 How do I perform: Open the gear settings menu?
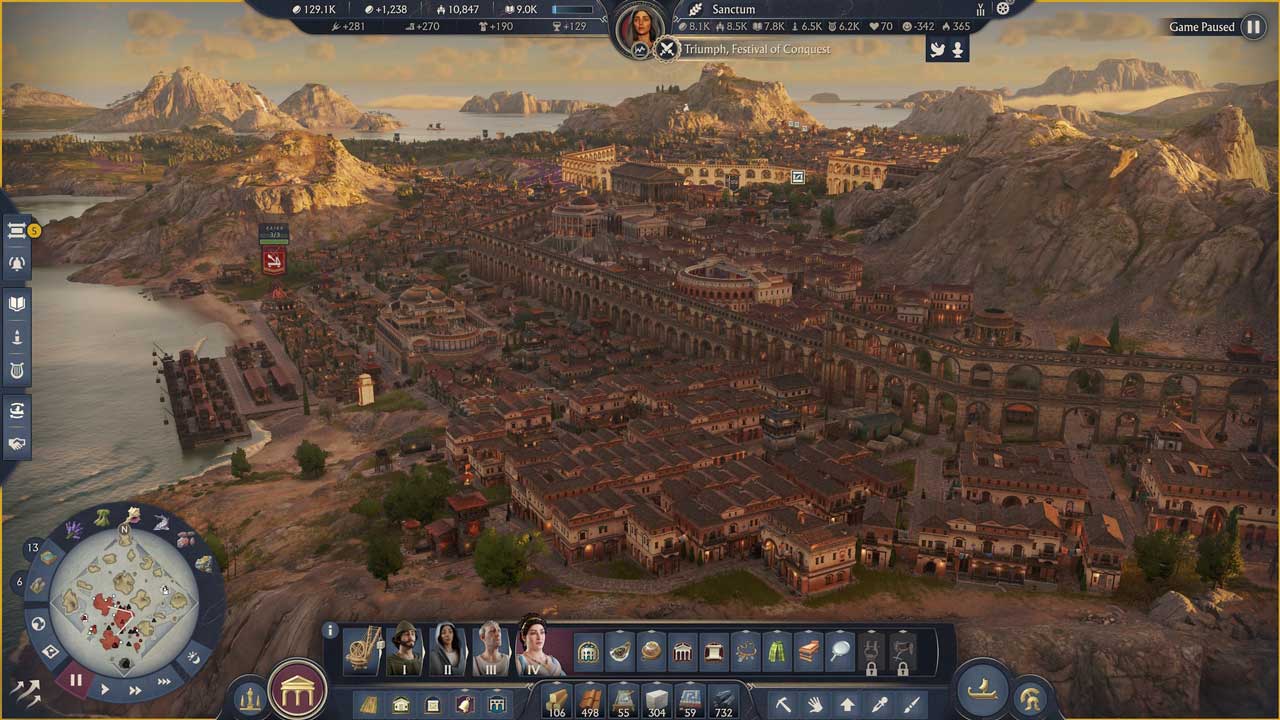pos(1003,8)
